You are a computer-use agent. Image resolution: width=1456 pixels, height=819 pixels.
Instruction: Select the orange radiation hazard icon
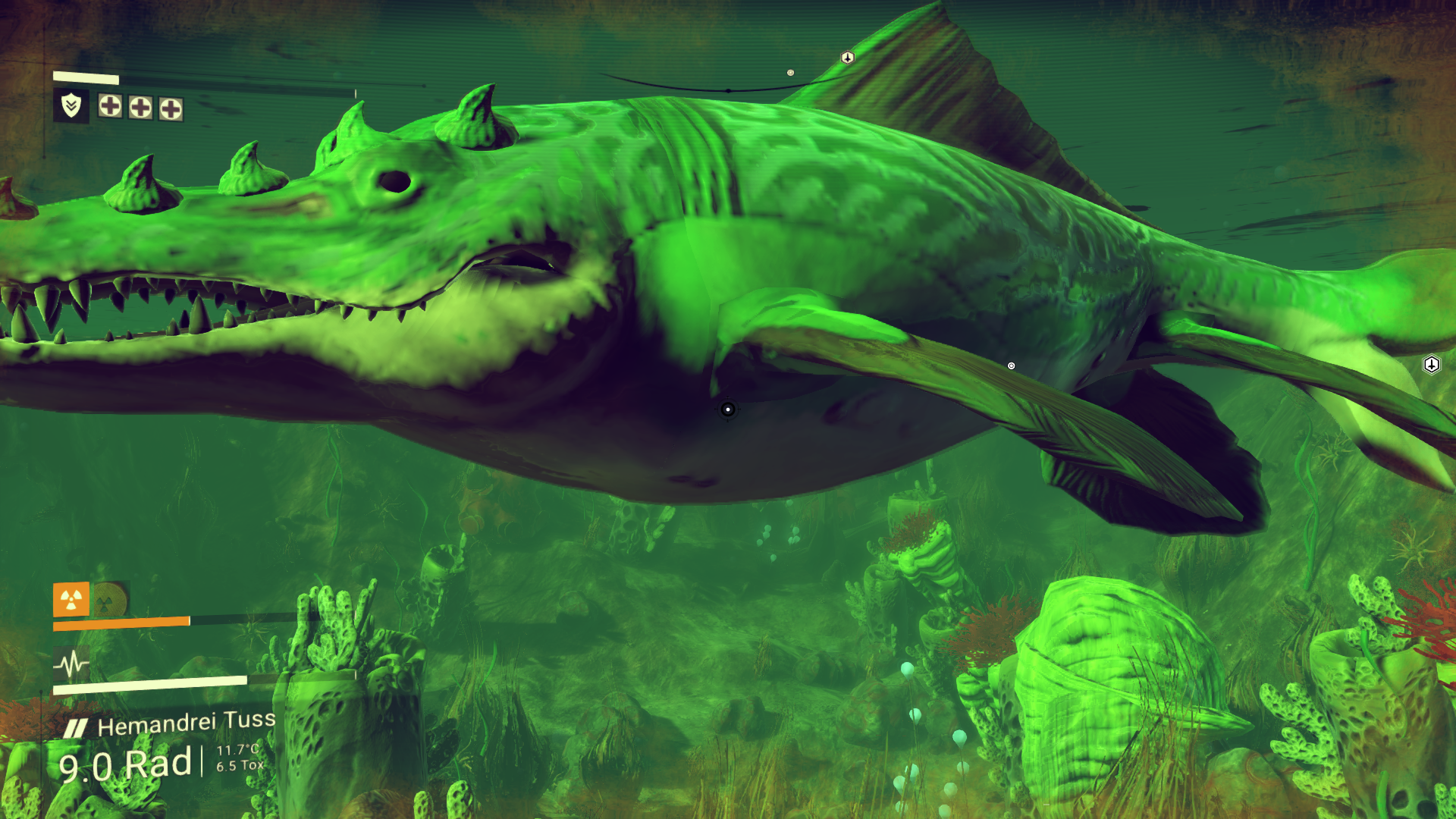[71, 600]
